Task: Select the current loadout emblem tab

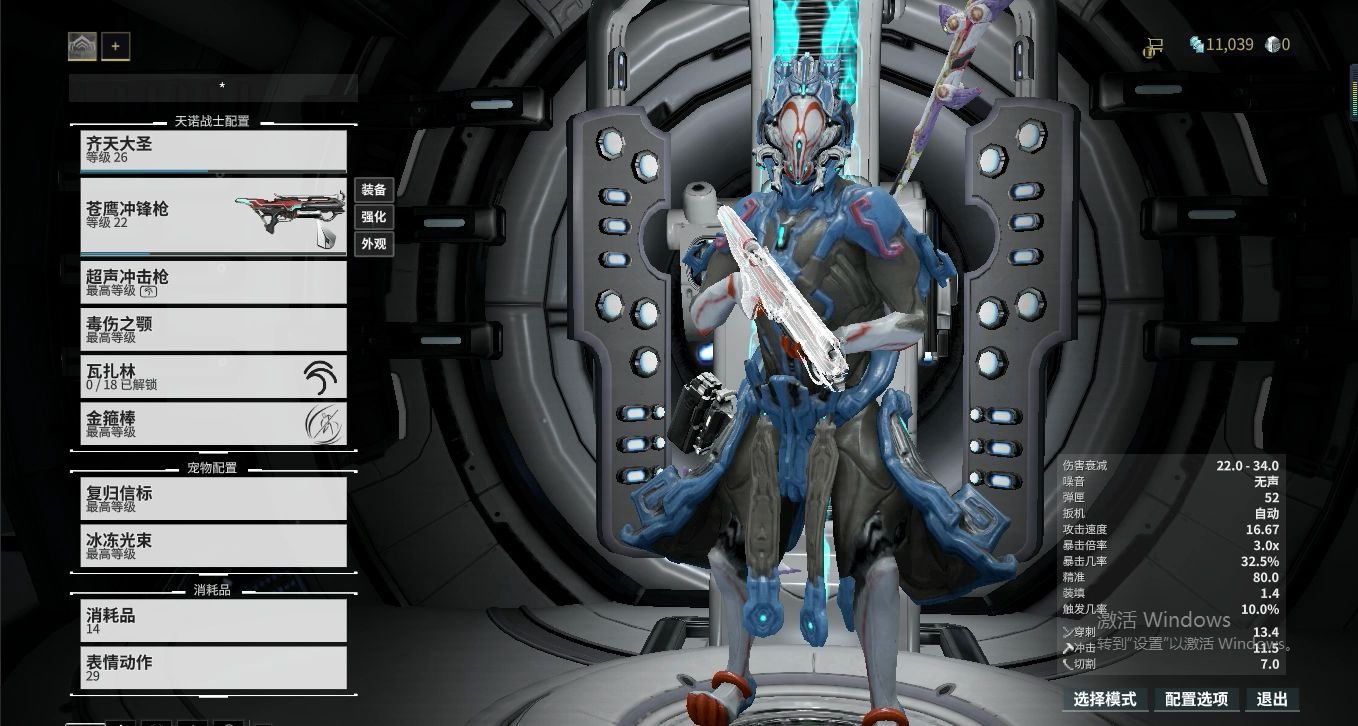Action: (x=82, y=46)
